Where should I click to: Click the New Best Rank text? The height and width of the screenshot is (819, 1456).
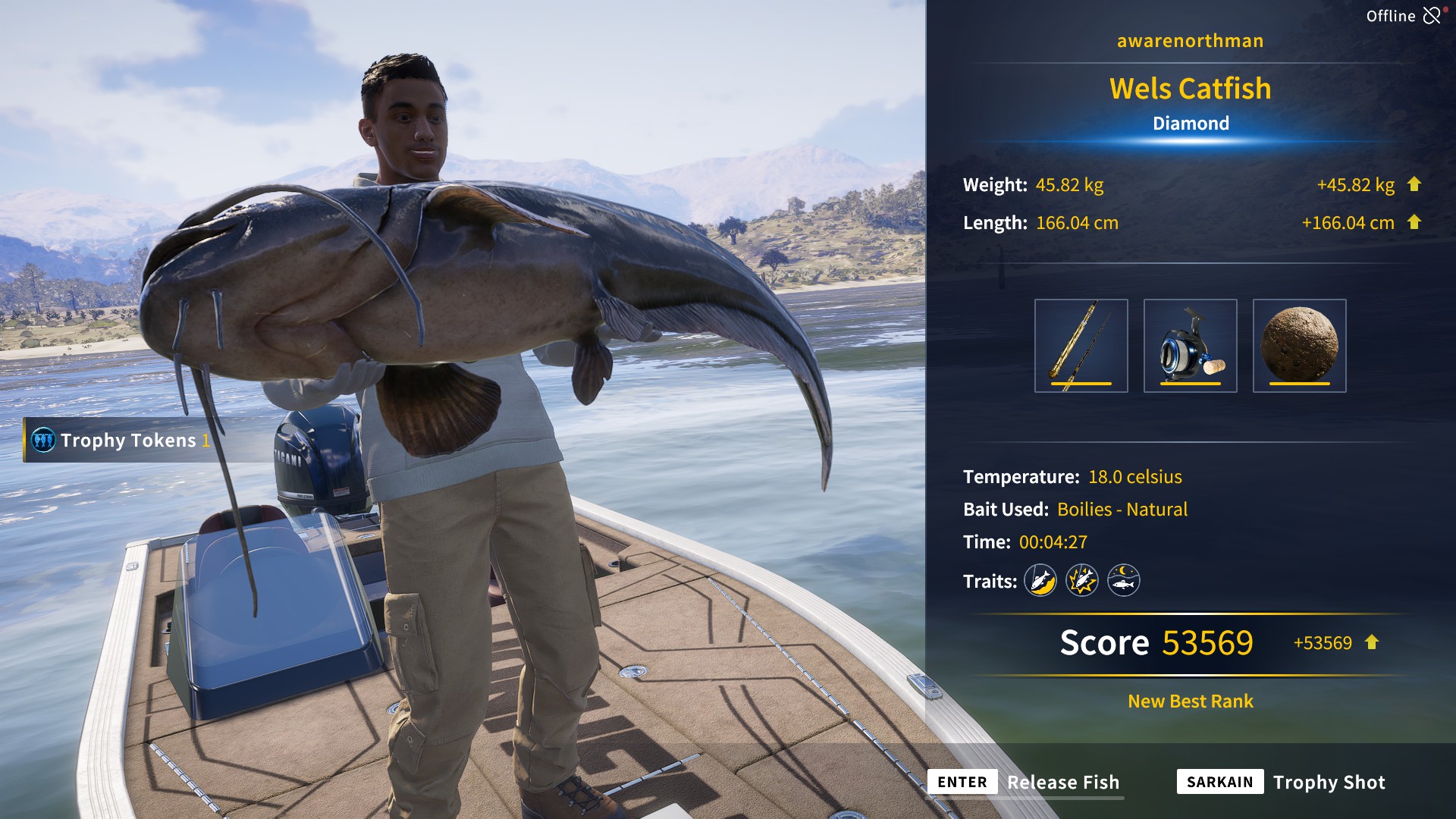click(x=1189, y=701)
